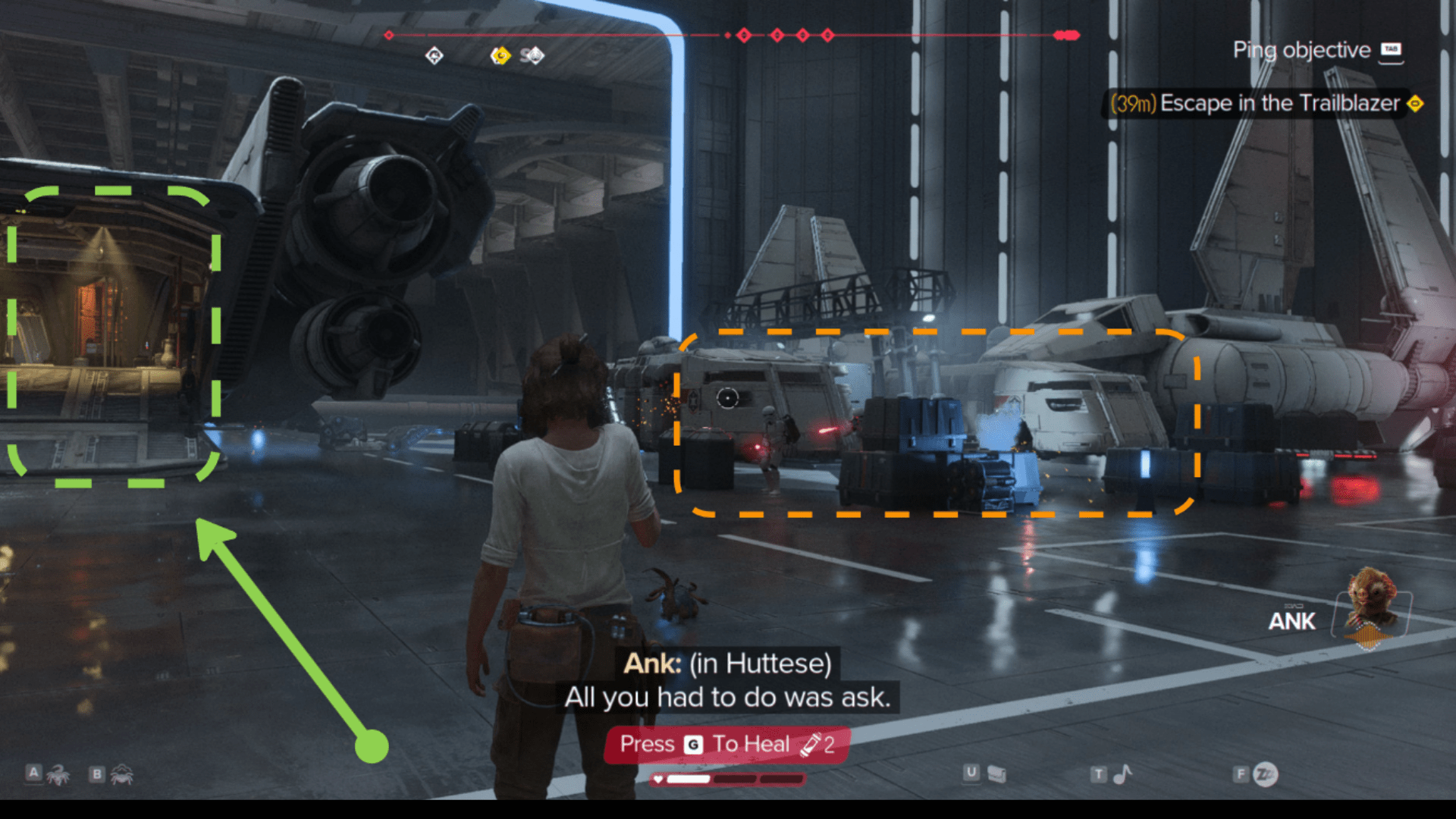
Task: Select the creature icon beside B
Action: pyautogui.click(x=122, y=775)
